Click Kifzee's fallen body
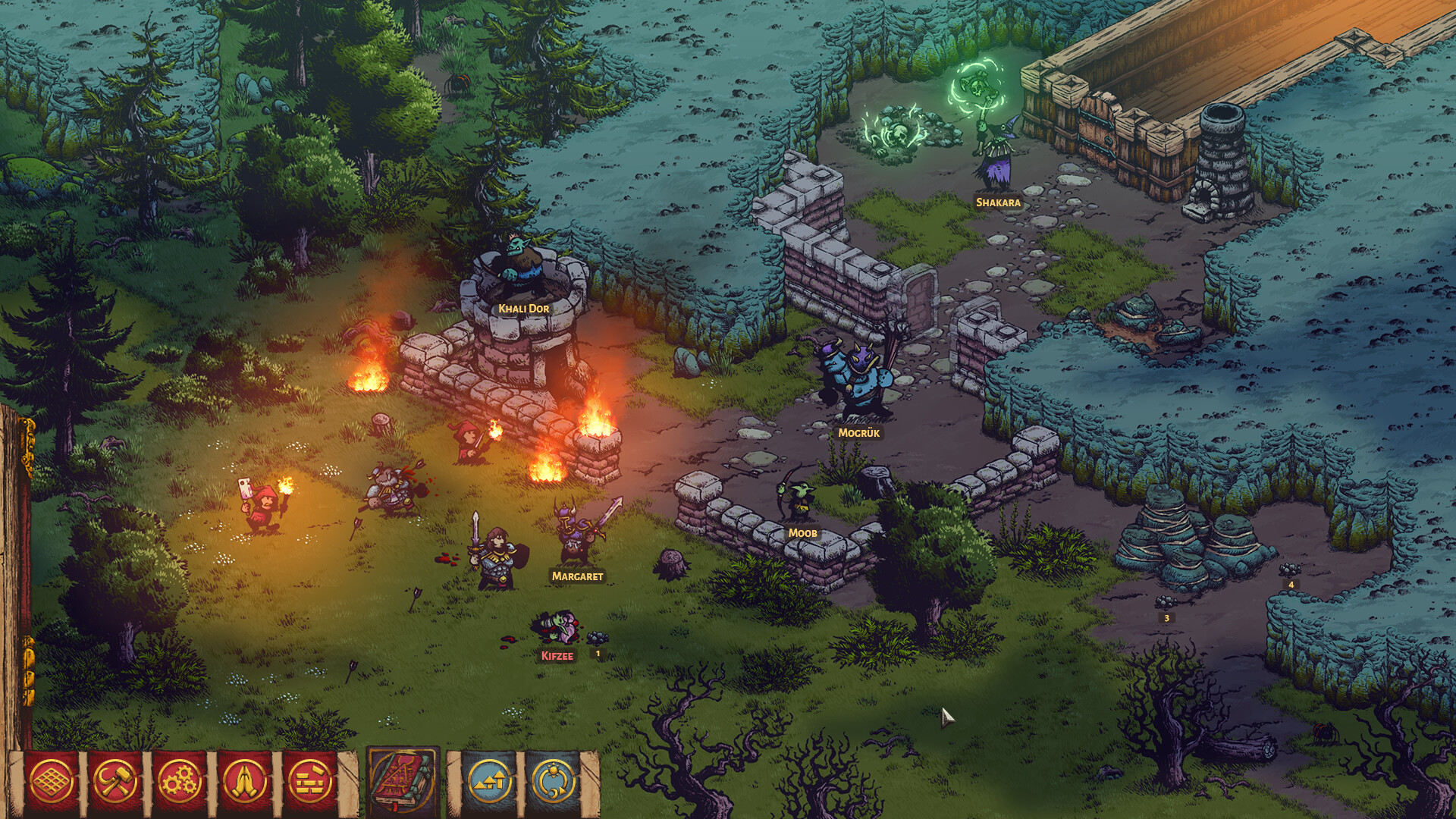This screenshot has width=1456, height=819. (559, 627)
